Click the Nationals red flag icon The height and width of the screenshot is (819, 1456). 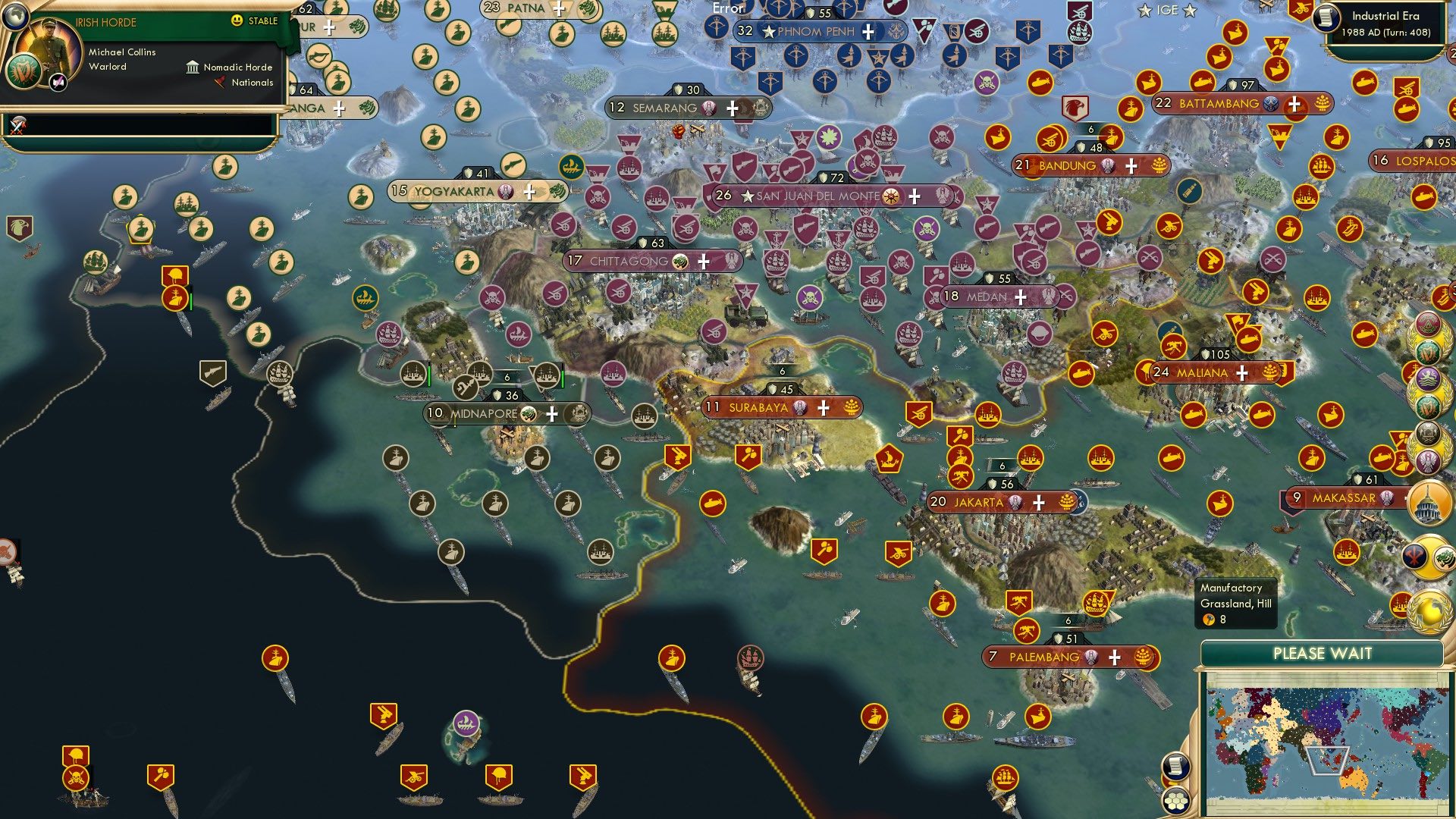(221, 83)
